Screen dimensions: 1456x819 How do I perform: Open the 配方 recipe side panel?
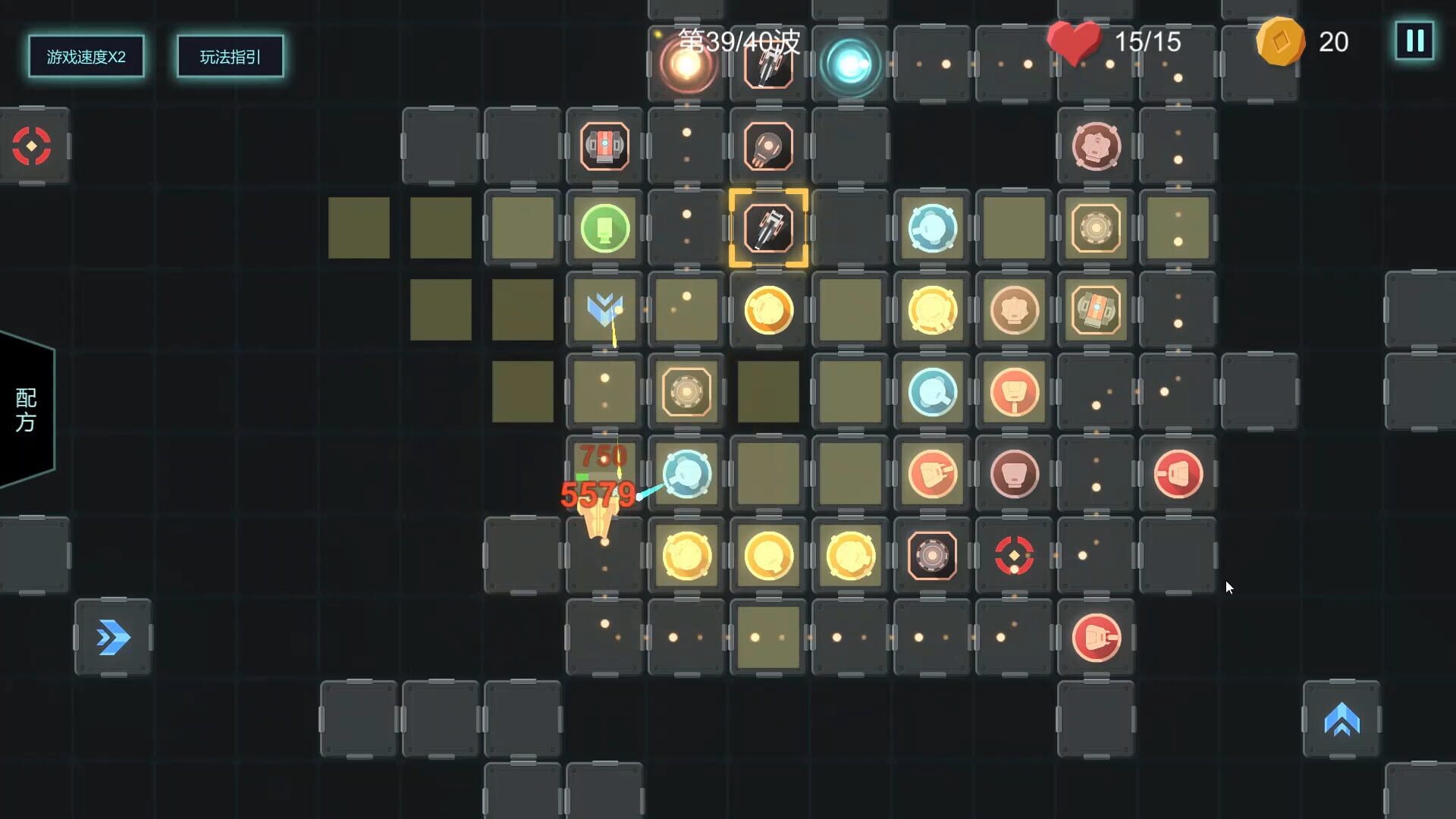pos(24,409)
